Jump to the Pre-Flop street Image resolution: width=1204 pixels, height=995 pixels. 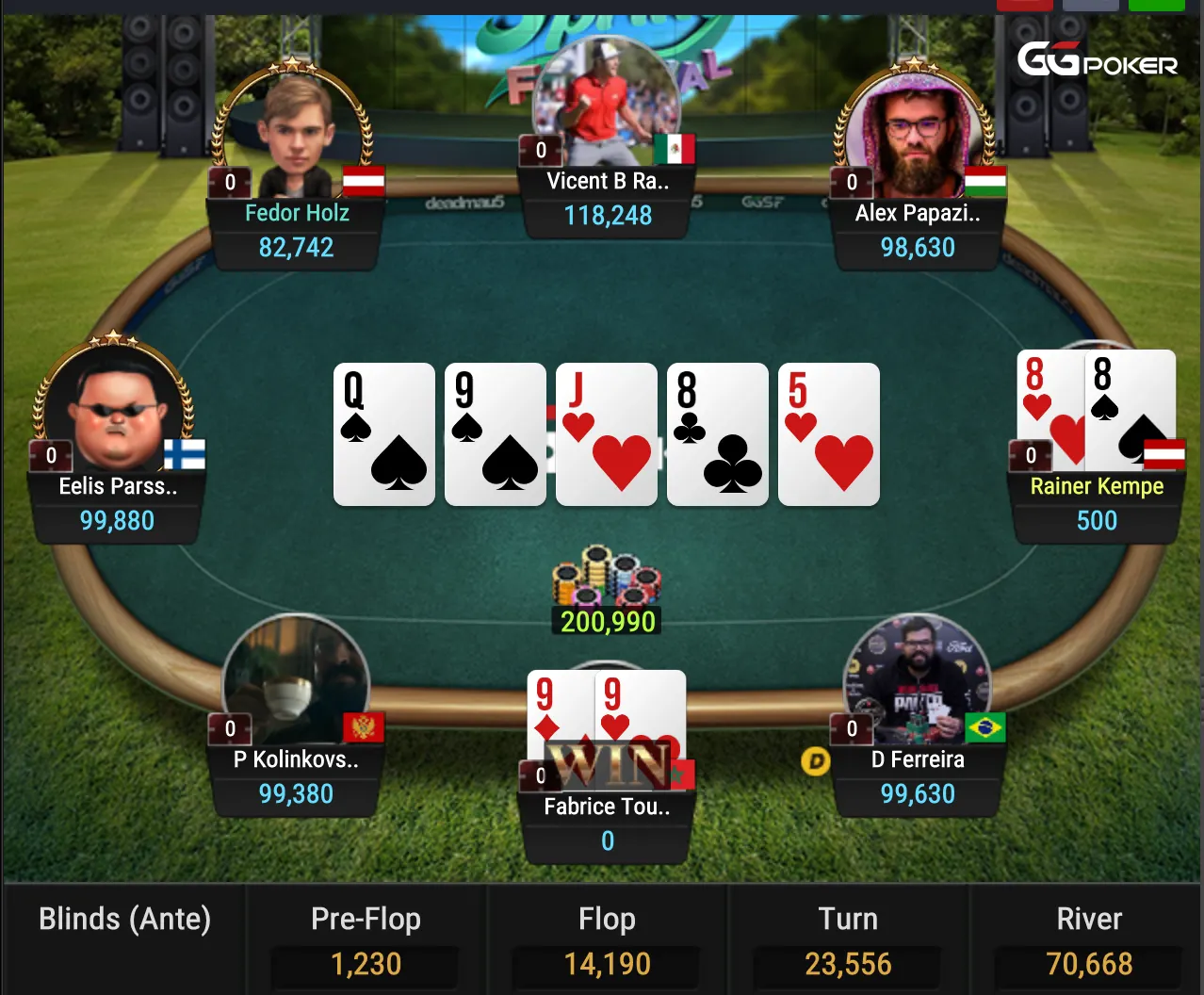click(366, 939)
